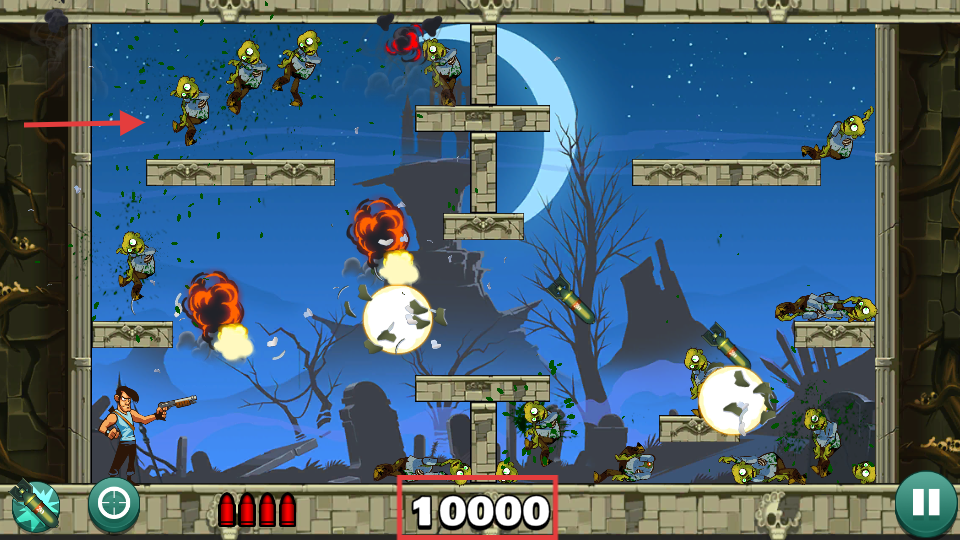
Task: Pause the game with the pause button
Action: tap(925, 505)
